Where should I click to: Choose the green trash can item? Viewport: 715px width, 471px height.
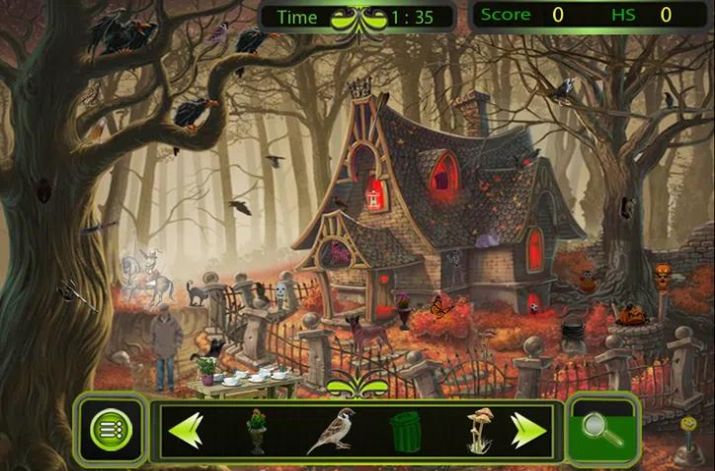click(405, 431)
